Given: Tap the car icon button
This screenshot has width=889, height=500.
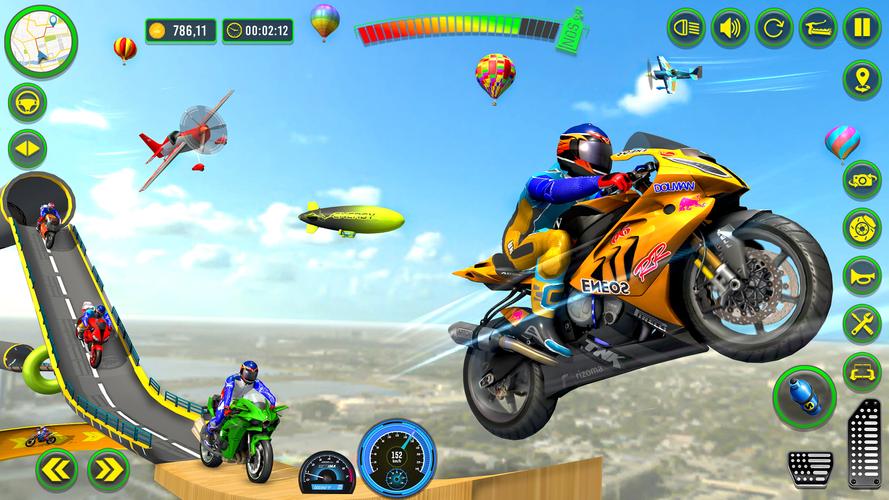Looking at the screenshot, I should click(862, 370).
